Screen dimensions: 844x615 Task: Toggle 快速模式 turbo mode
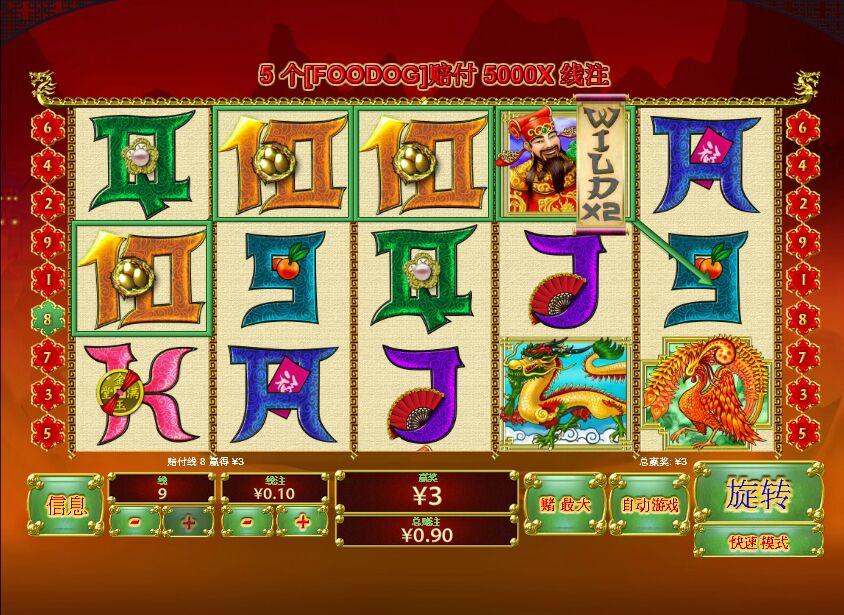click(x=758, y=542)
